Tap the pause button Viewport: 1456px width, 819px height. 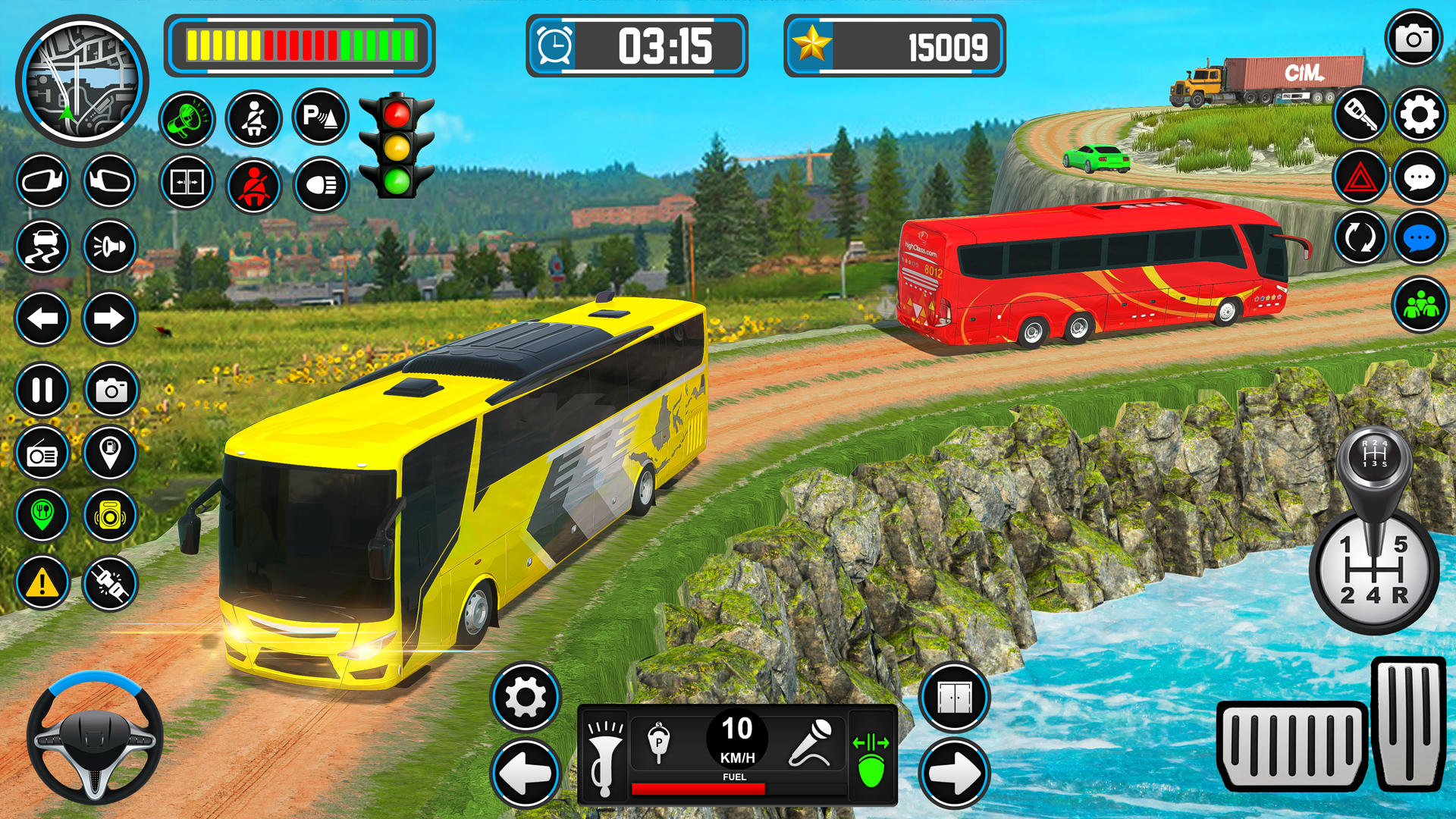[42, 391]
